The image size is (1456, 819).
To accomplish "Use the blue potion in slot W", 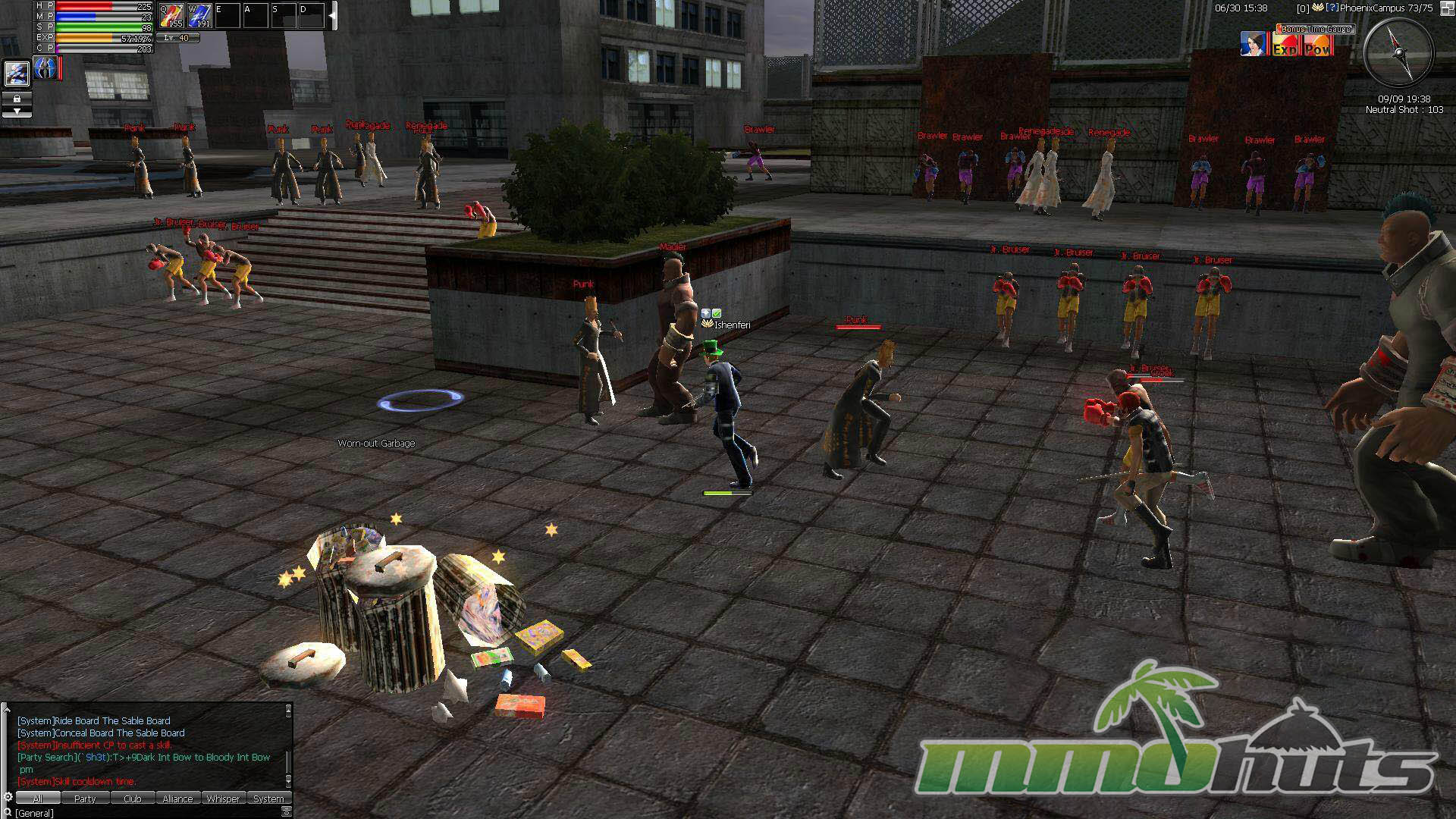I will pyautogui.click(x=199, y=16).
